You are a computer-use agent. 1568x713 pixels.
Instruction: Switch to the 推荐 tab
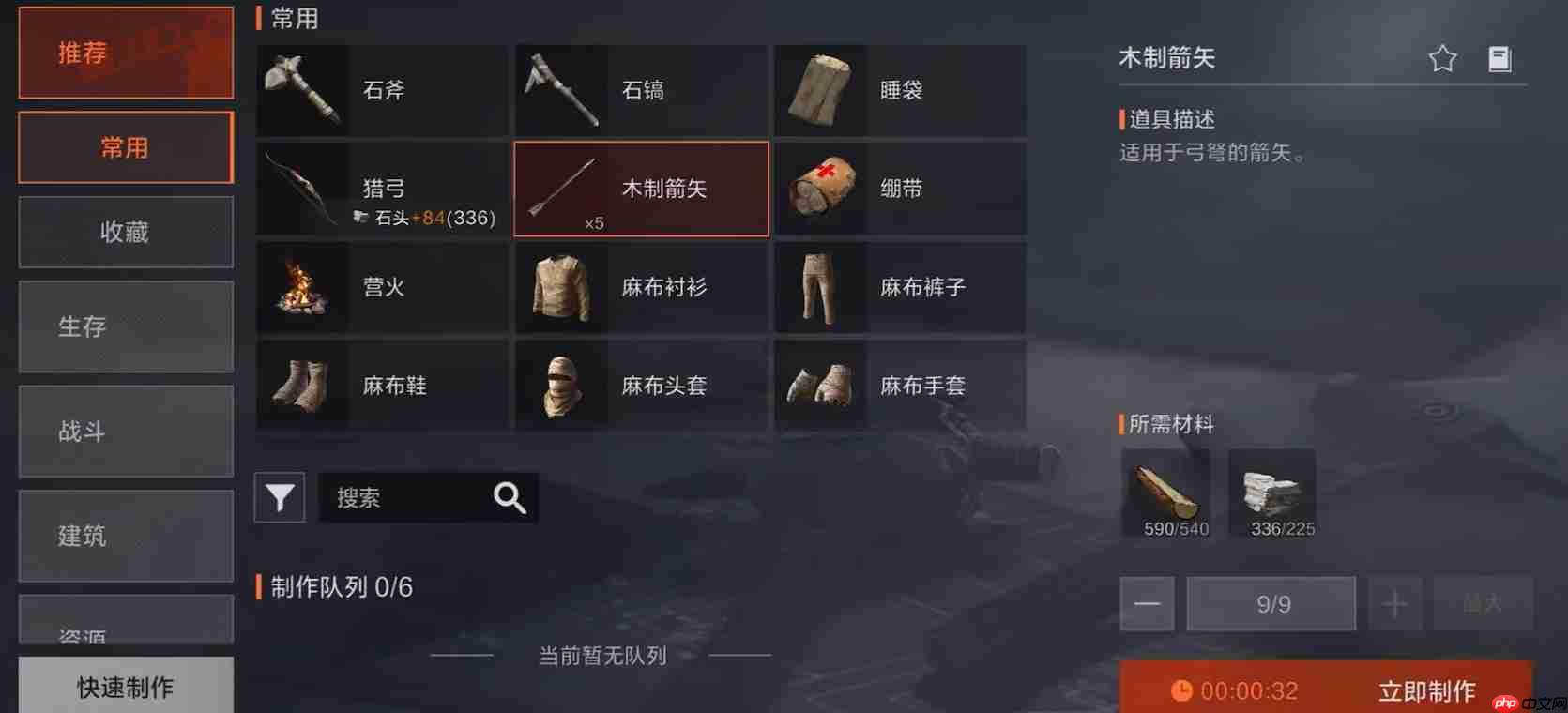[125, 53]
